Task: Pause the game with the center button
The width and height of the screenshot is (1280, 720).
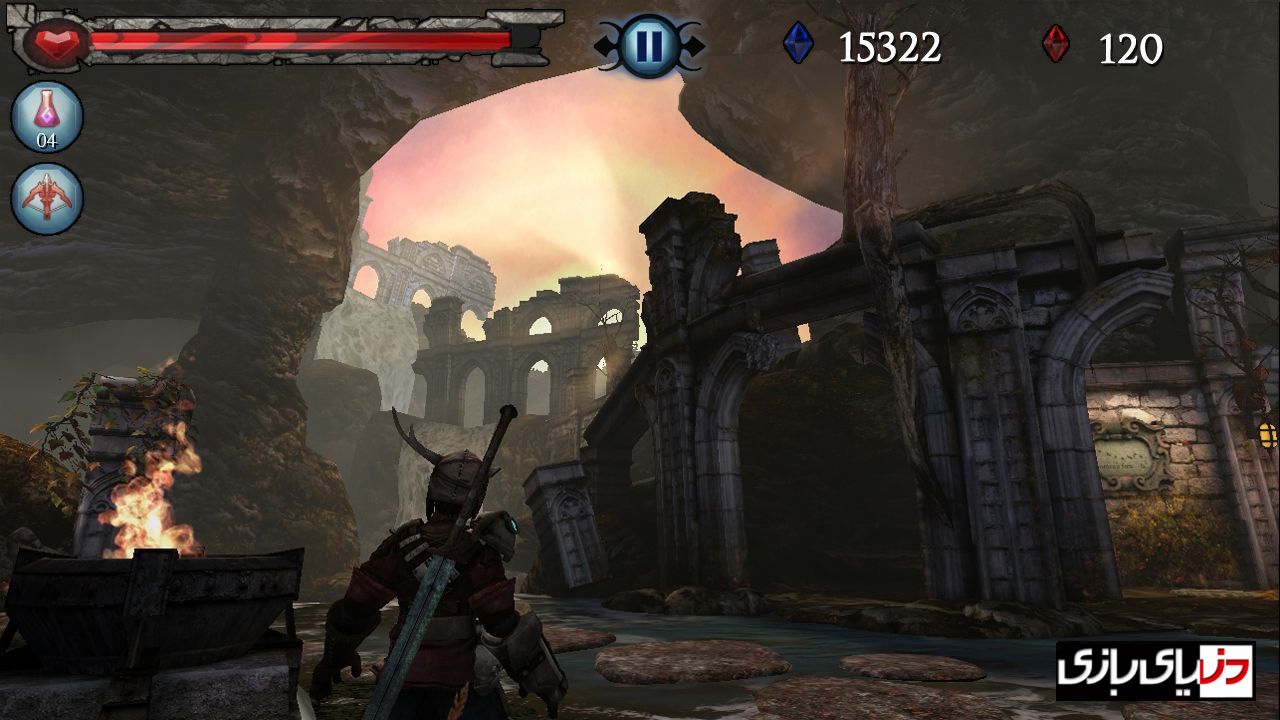Action: pos(649,46)
